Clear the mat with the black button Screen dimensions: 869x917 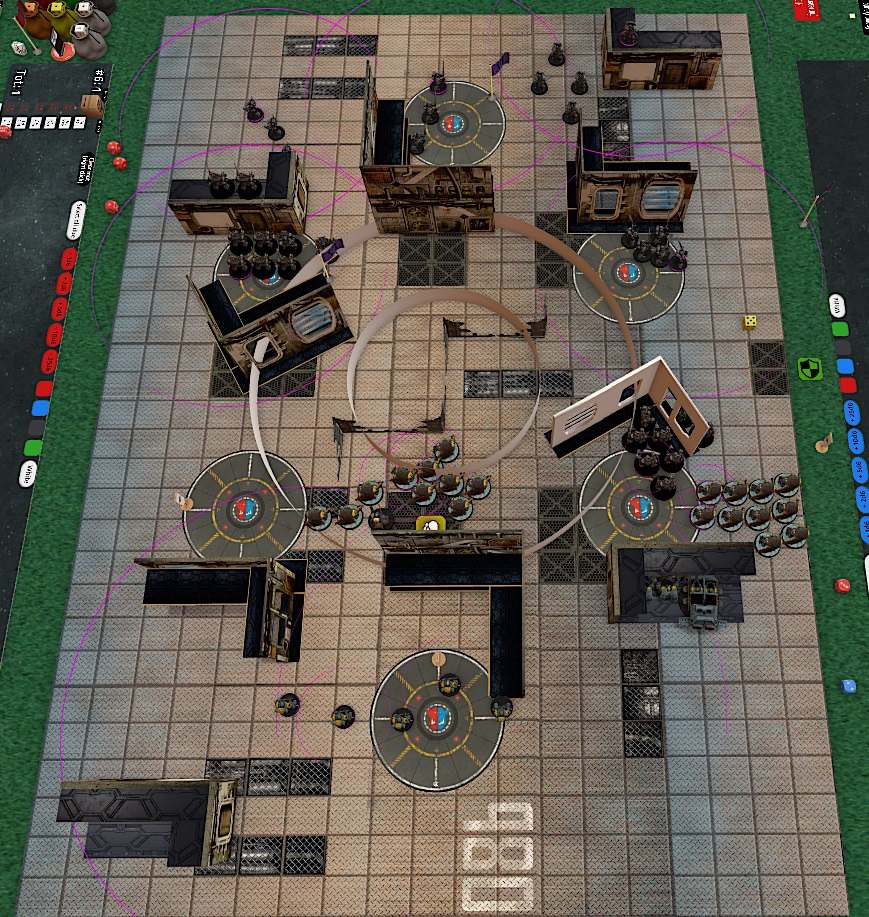tap(36, 428)
